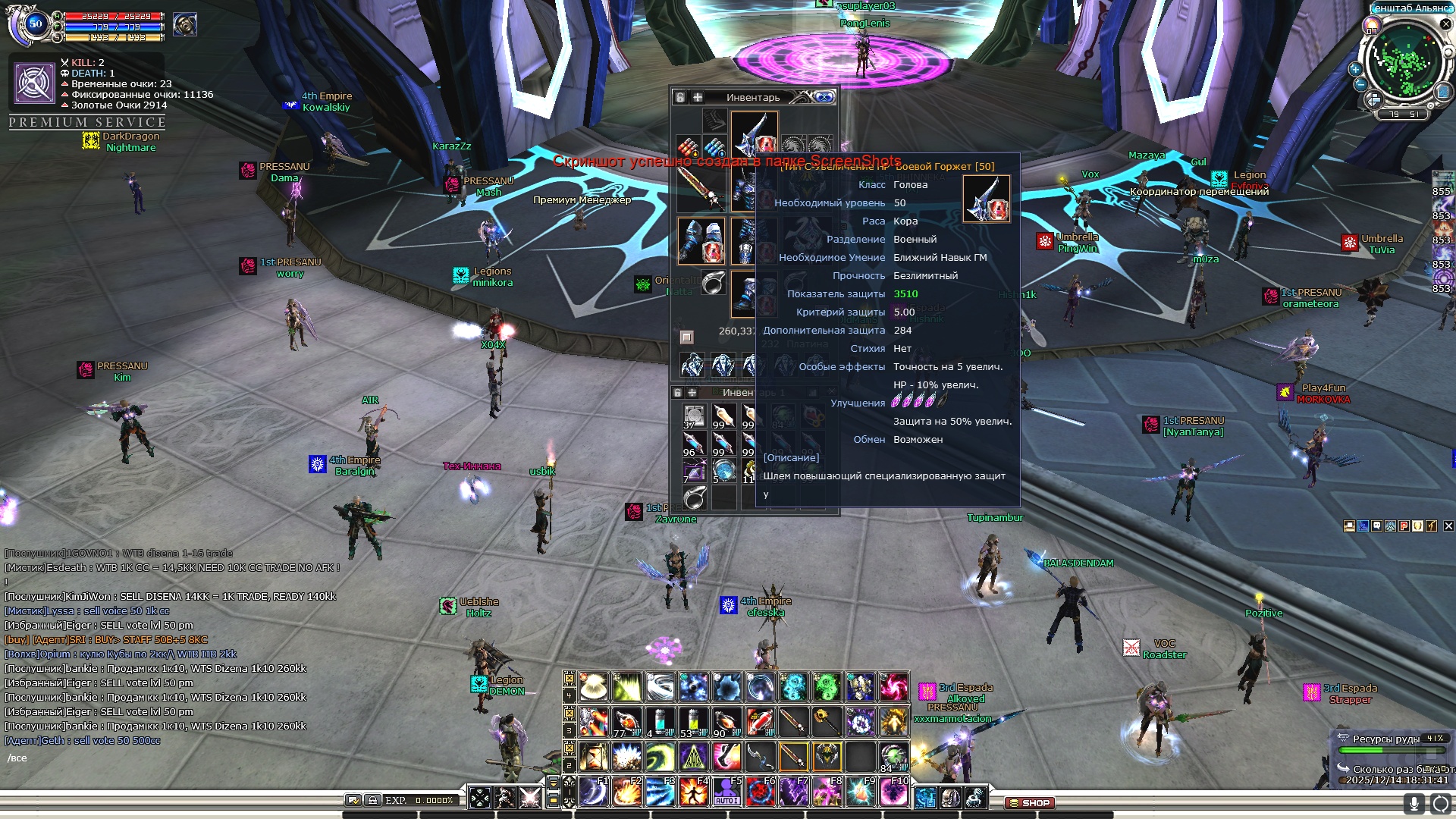Click the silver ring equipment slot

tap(713, 284)
